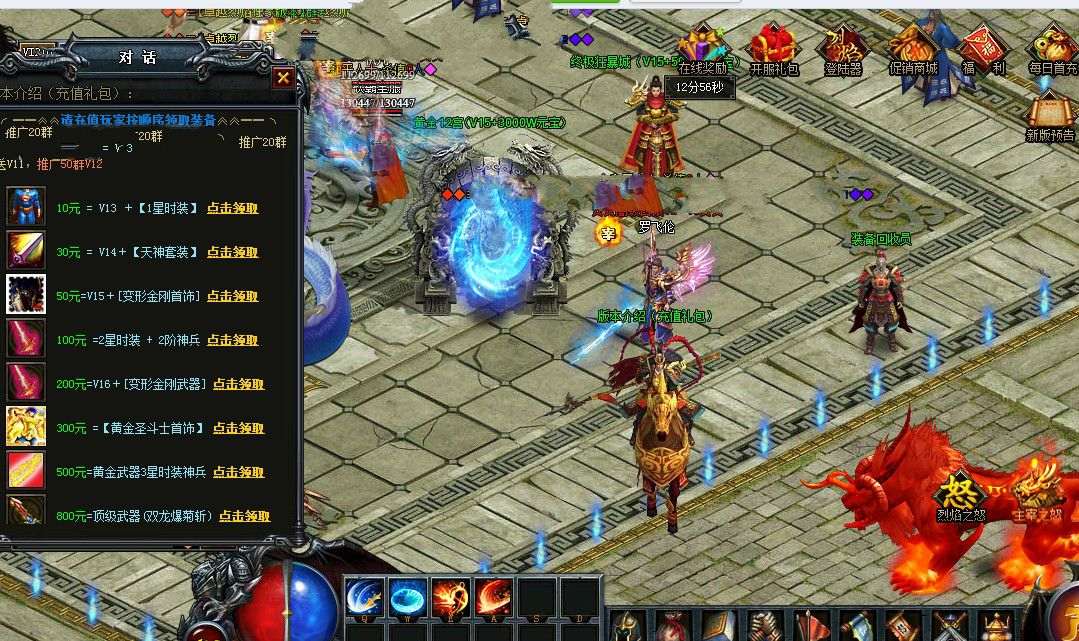Claim the 200元 变形金刚武器 reward link
The width and height of the screenshot is (1079, 641).
(238, 384)
